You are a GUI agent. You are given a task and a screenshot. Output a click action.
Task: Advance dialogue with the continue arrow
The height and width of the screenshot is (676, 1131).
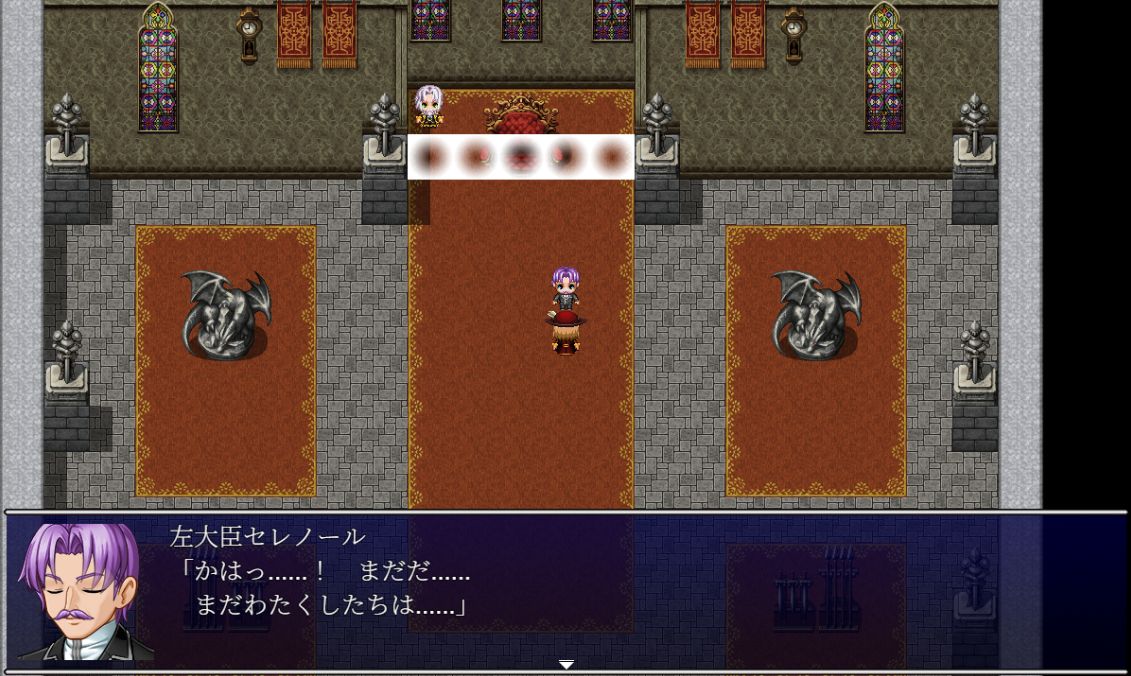point(566,664)
